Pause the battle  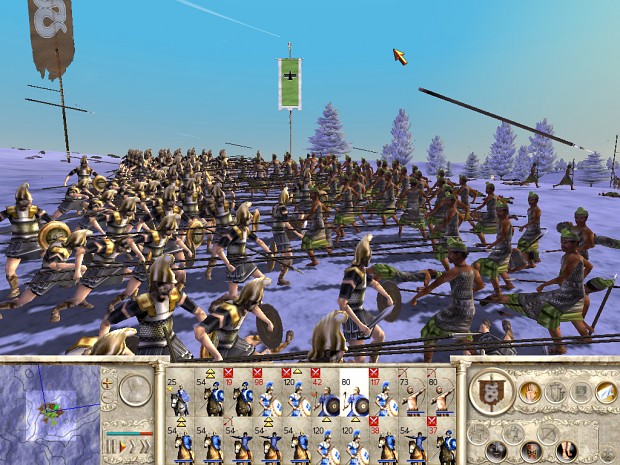point(112,445)
